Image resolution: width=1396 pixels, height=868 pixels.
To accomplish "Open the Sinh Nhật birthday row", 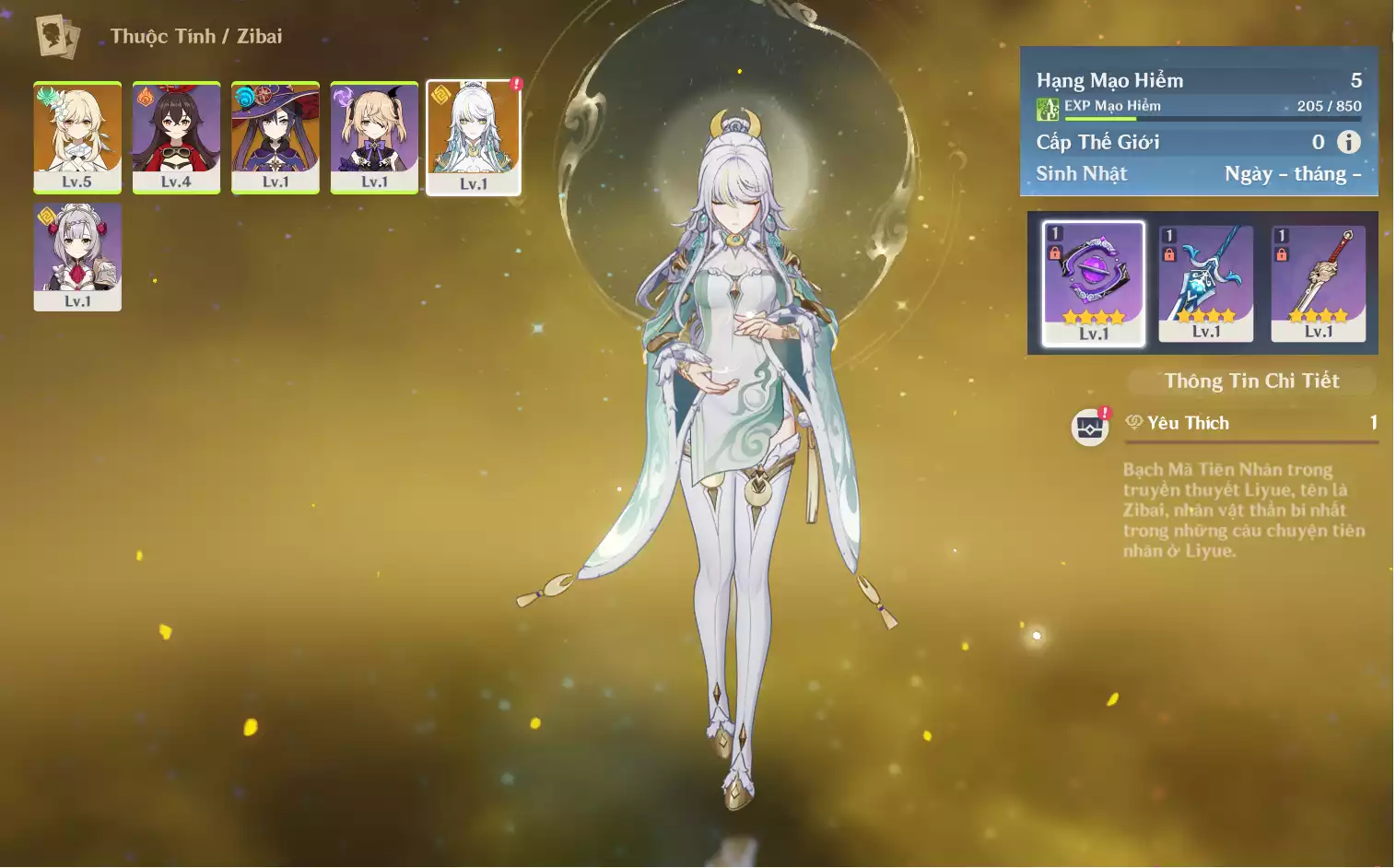I will tap(1198, 174).
